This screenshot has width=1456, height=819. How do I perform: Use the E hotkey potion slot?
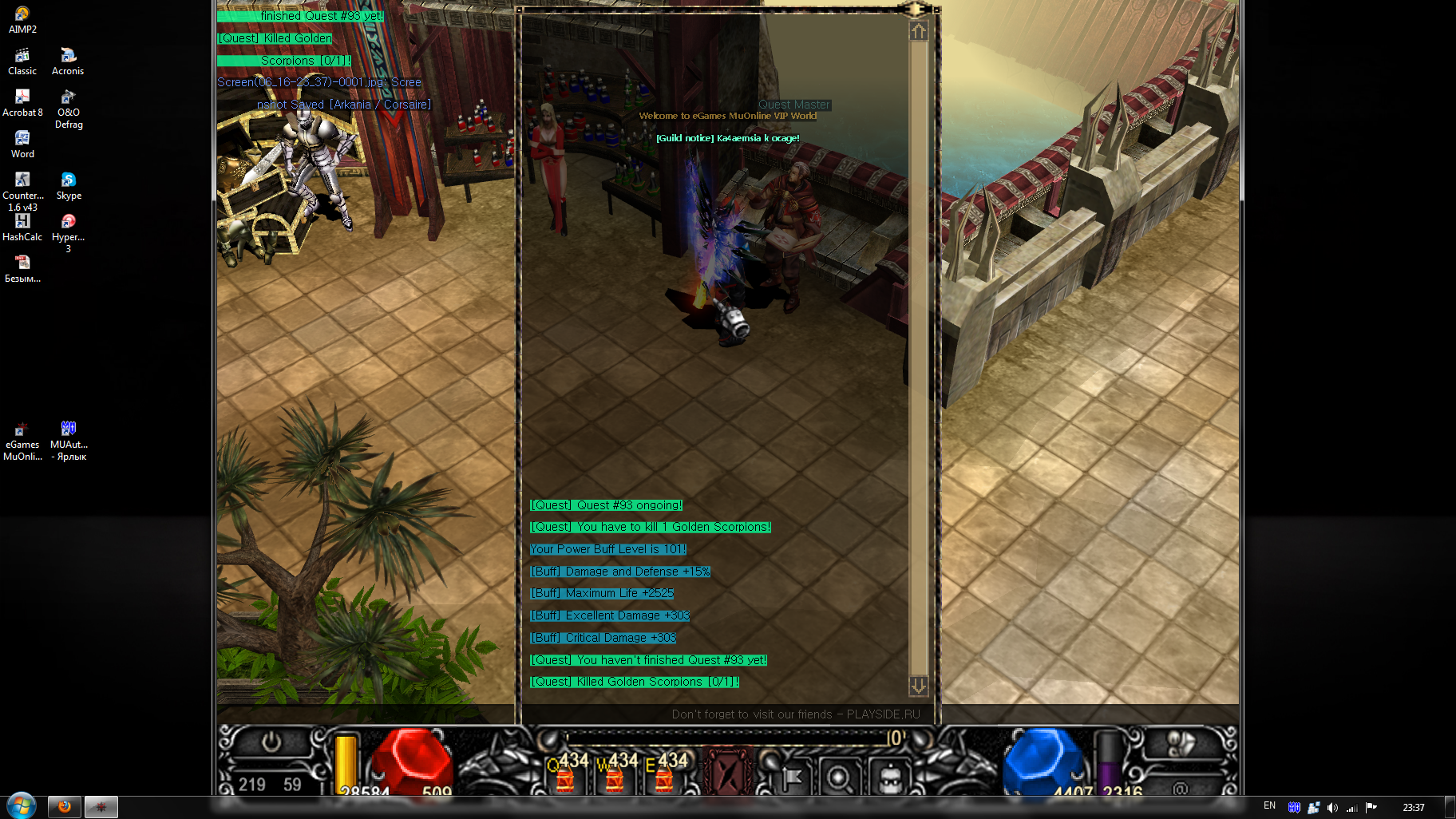coord(665,774)
